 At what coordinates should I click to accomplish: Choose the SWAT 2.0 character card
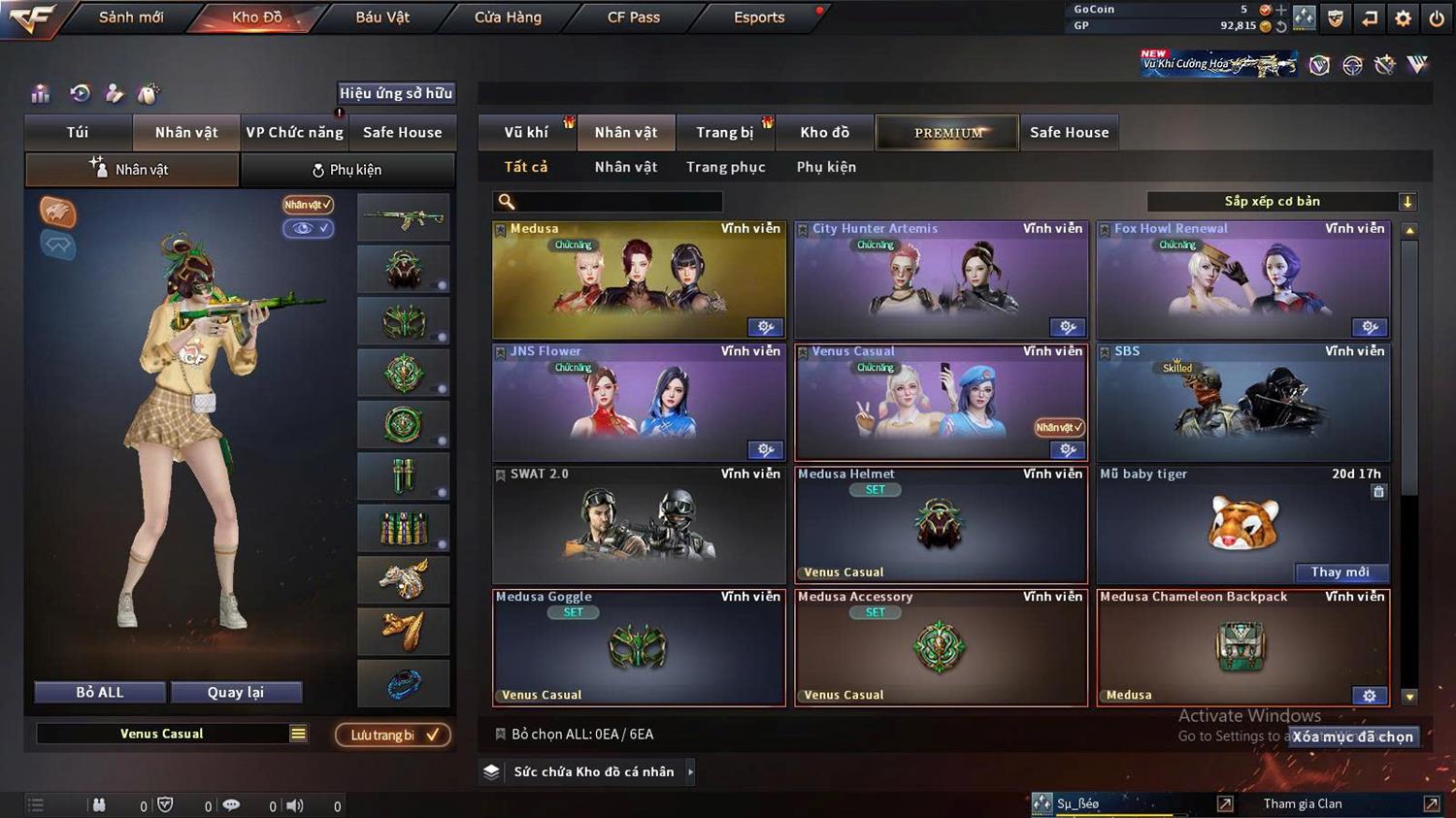tap(638, 526)
